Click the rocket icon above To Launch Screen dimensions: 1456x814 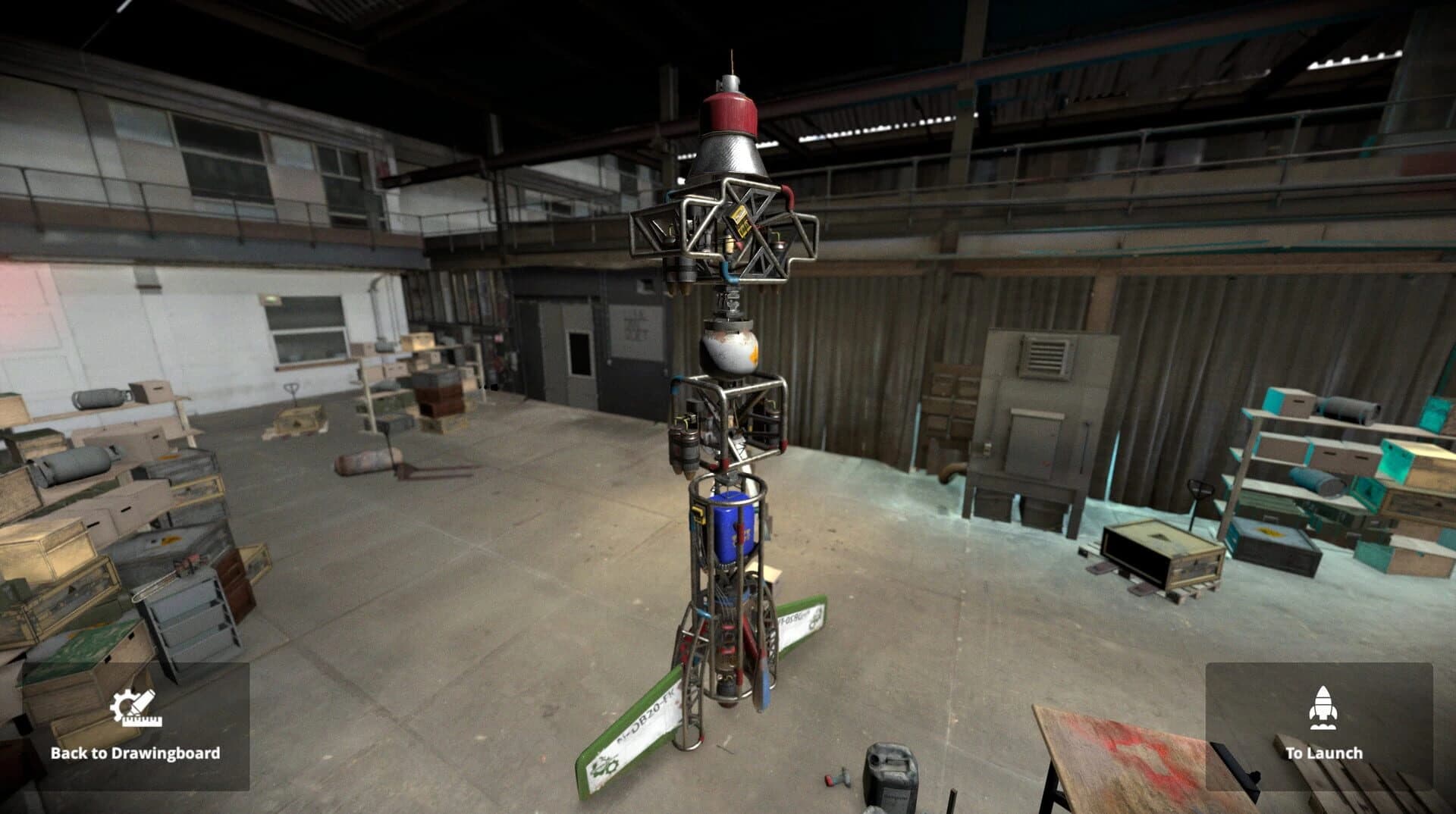click(1323, 709)
